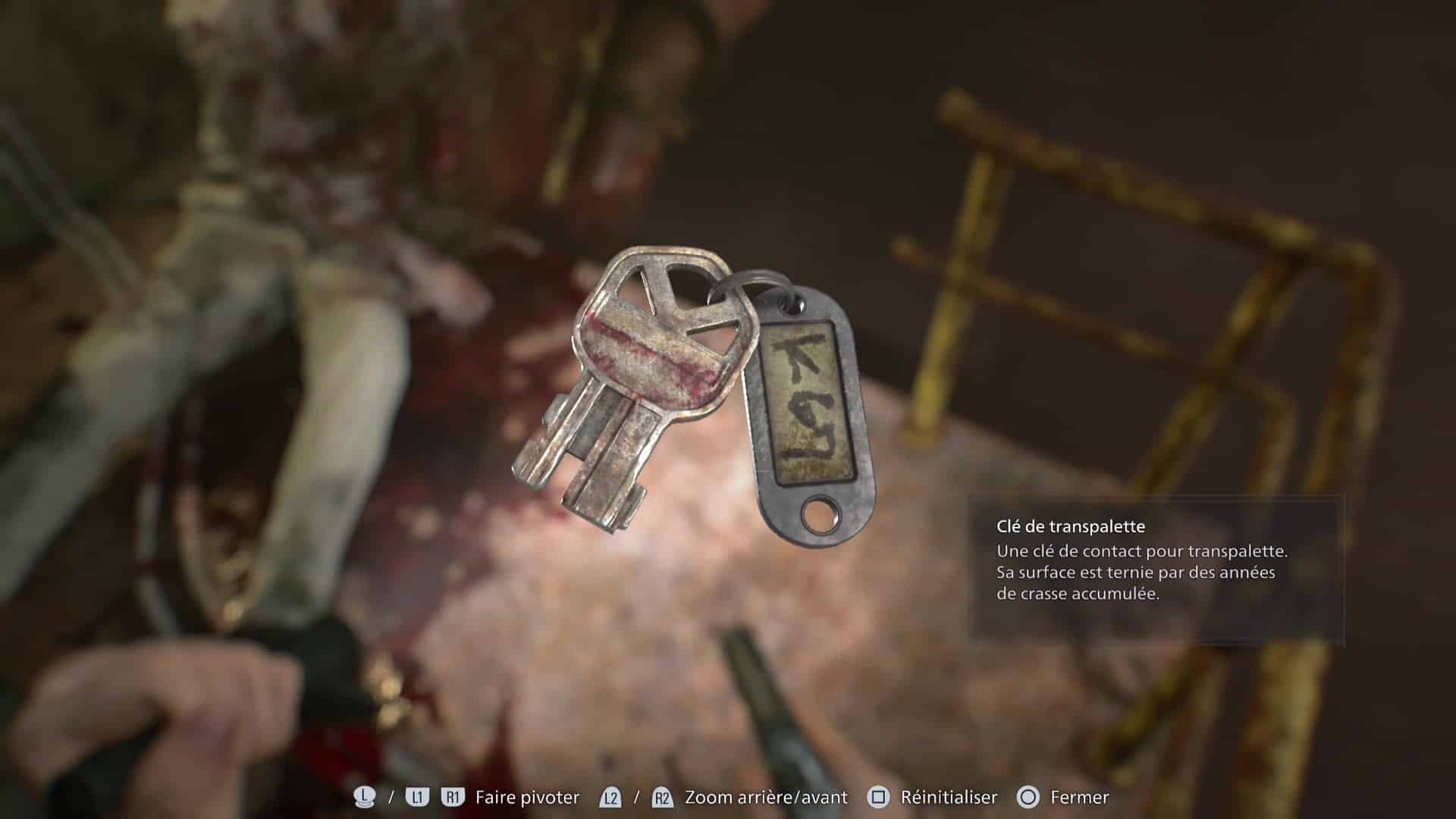Click the left stick icon in the control bar
1456x819 pixels.
pyautogui.click(x=365, y=797)
